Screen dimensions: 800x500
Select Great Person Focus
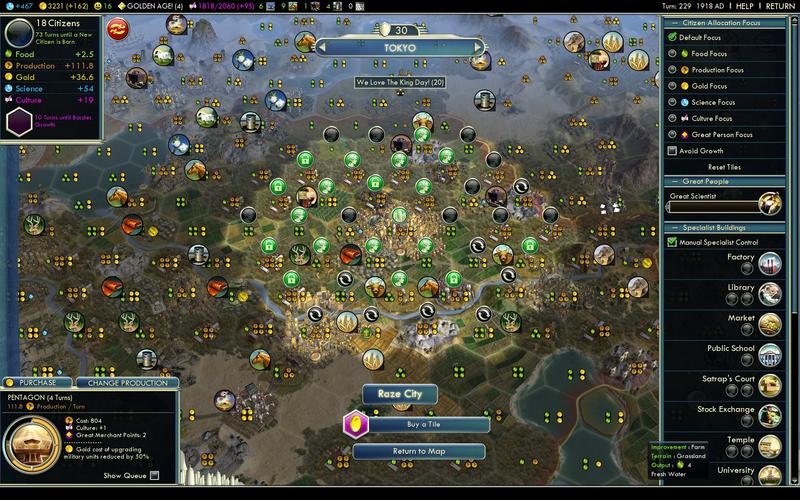[673, 134]
